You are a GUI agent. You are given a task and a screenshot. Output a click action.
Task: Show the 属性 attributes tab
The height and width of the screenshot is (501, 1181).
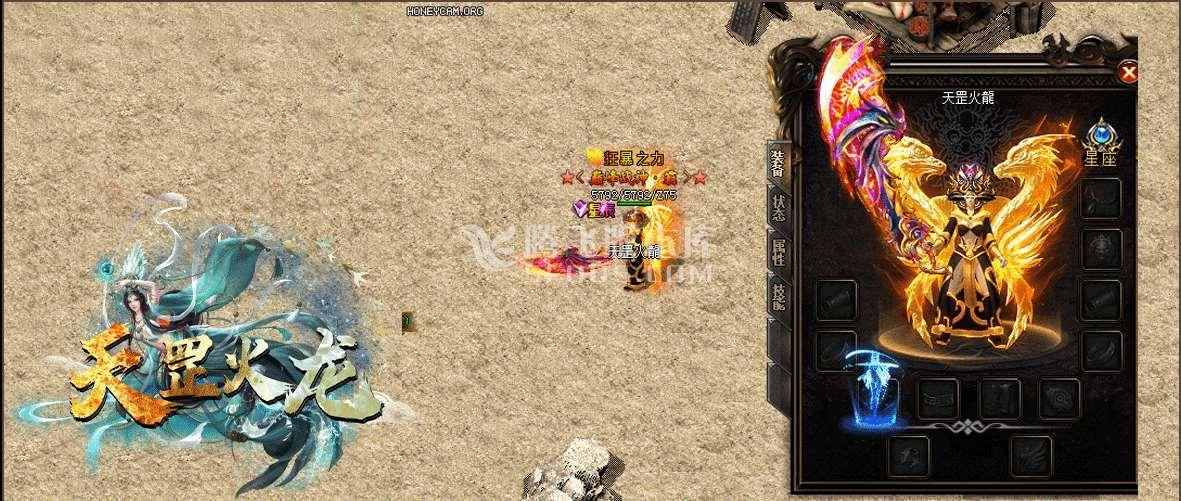[x=777, y=250]
